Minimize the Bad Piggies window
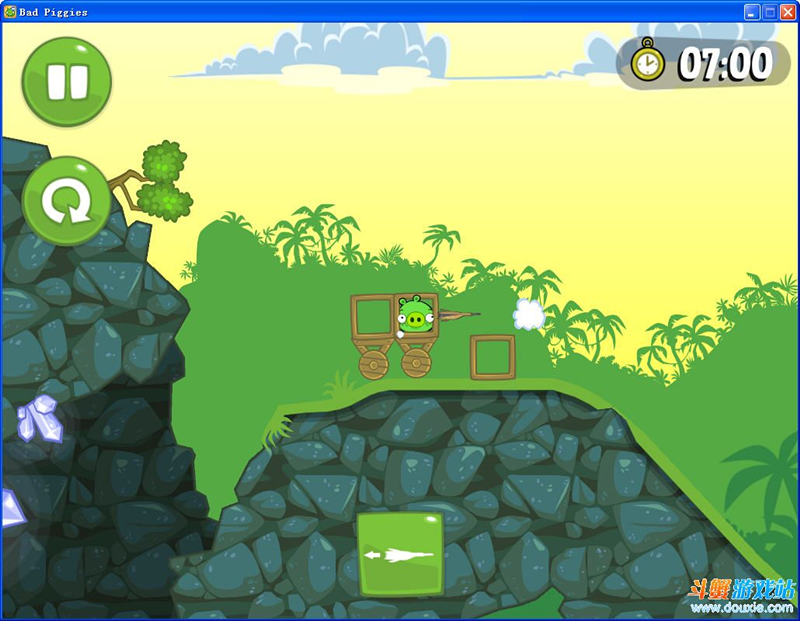Screen dimensions: 800x621 point(752,12)
